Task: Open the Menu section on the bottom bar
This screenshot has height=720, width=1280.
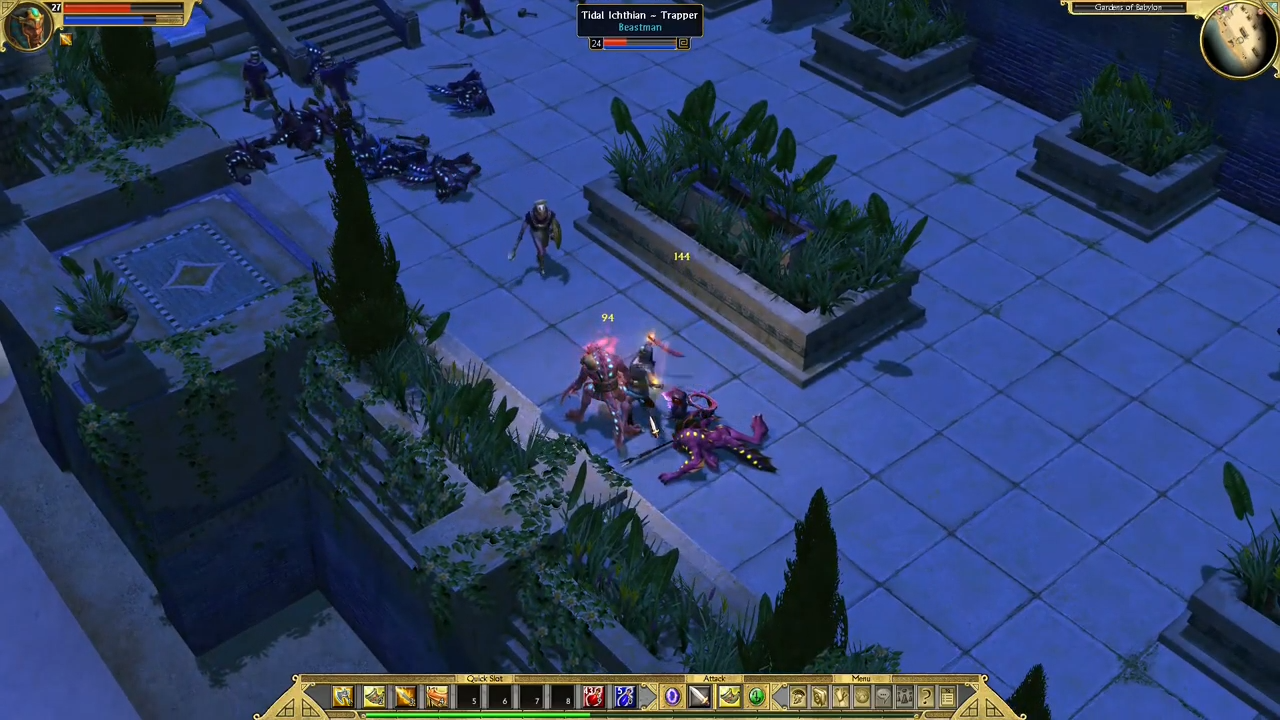Action: (861, 679)
